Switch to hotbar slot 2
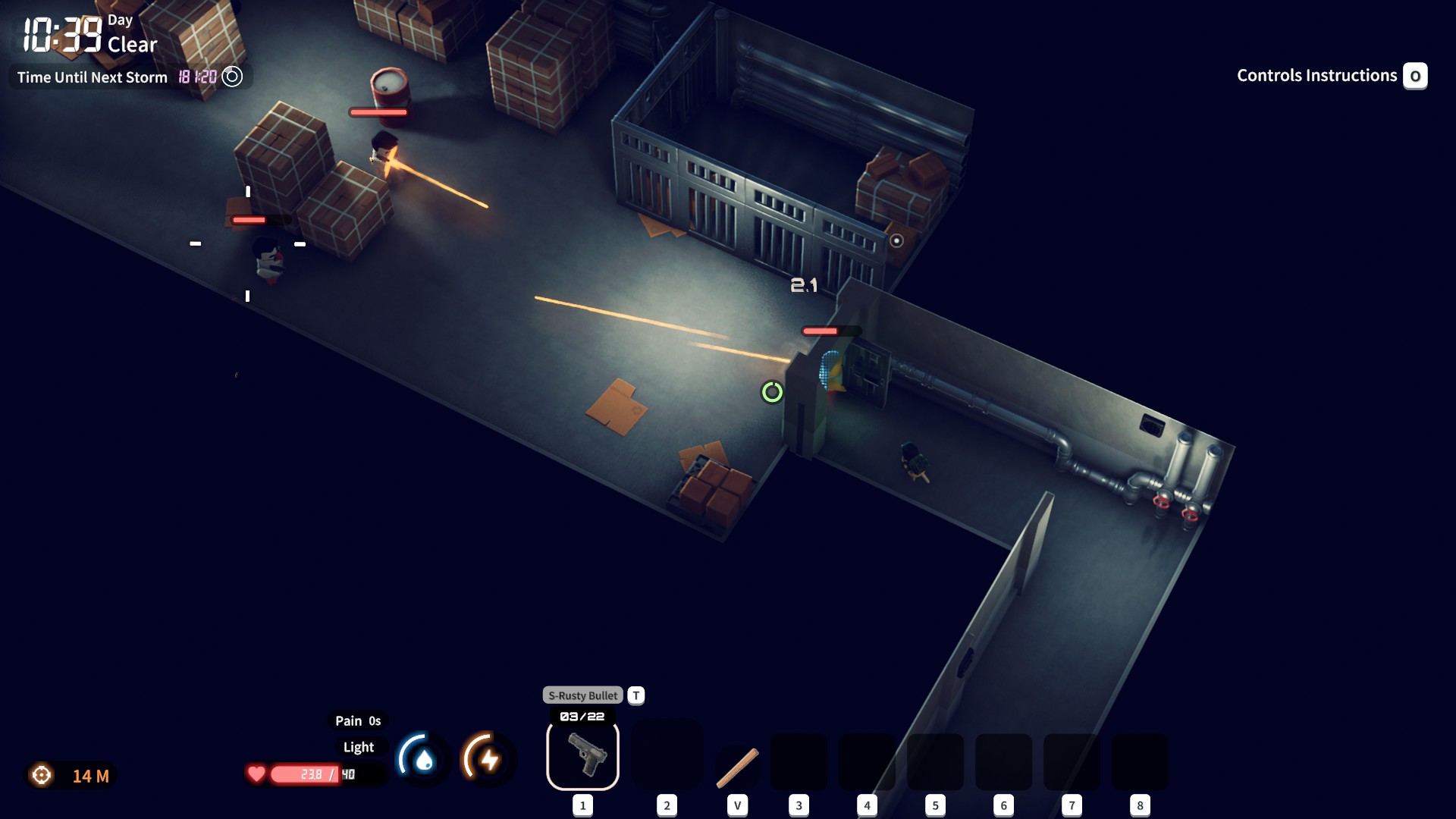Screen dimensions: 1456x819 667,756
